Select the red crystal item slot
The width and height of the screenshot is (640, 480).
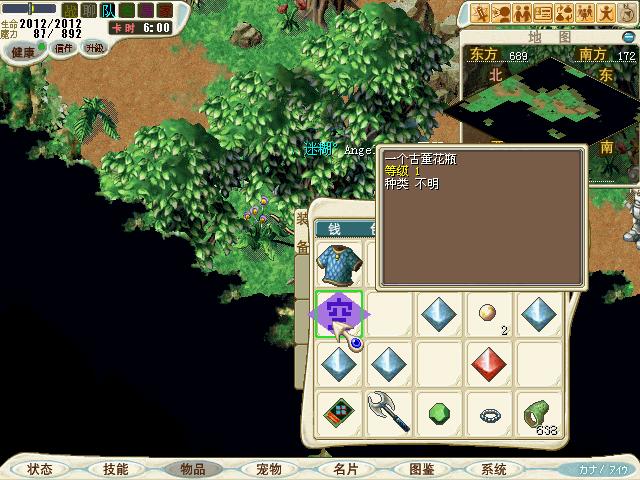pos(490,363)
